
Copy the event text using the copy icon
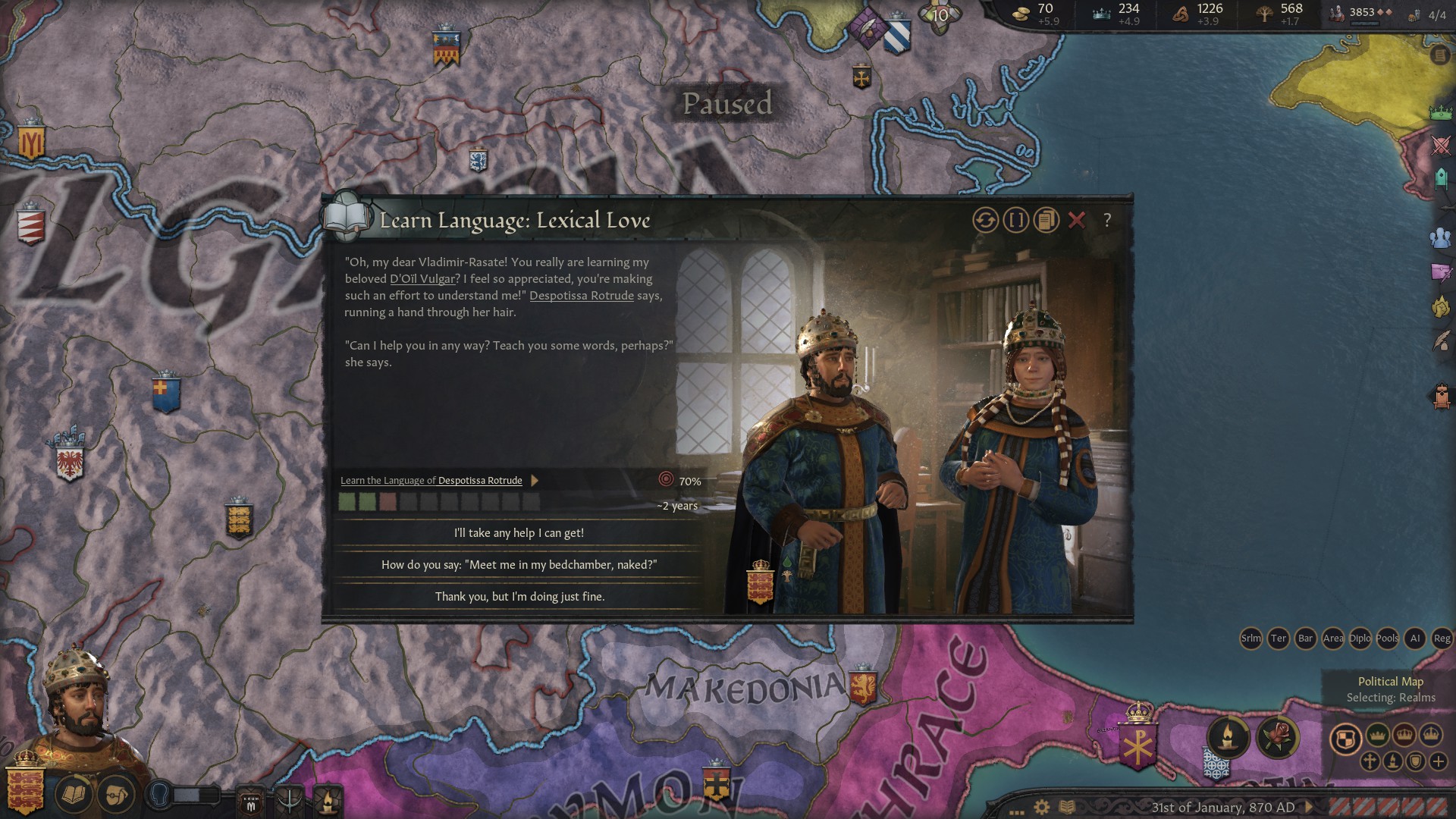[1045, 222]
